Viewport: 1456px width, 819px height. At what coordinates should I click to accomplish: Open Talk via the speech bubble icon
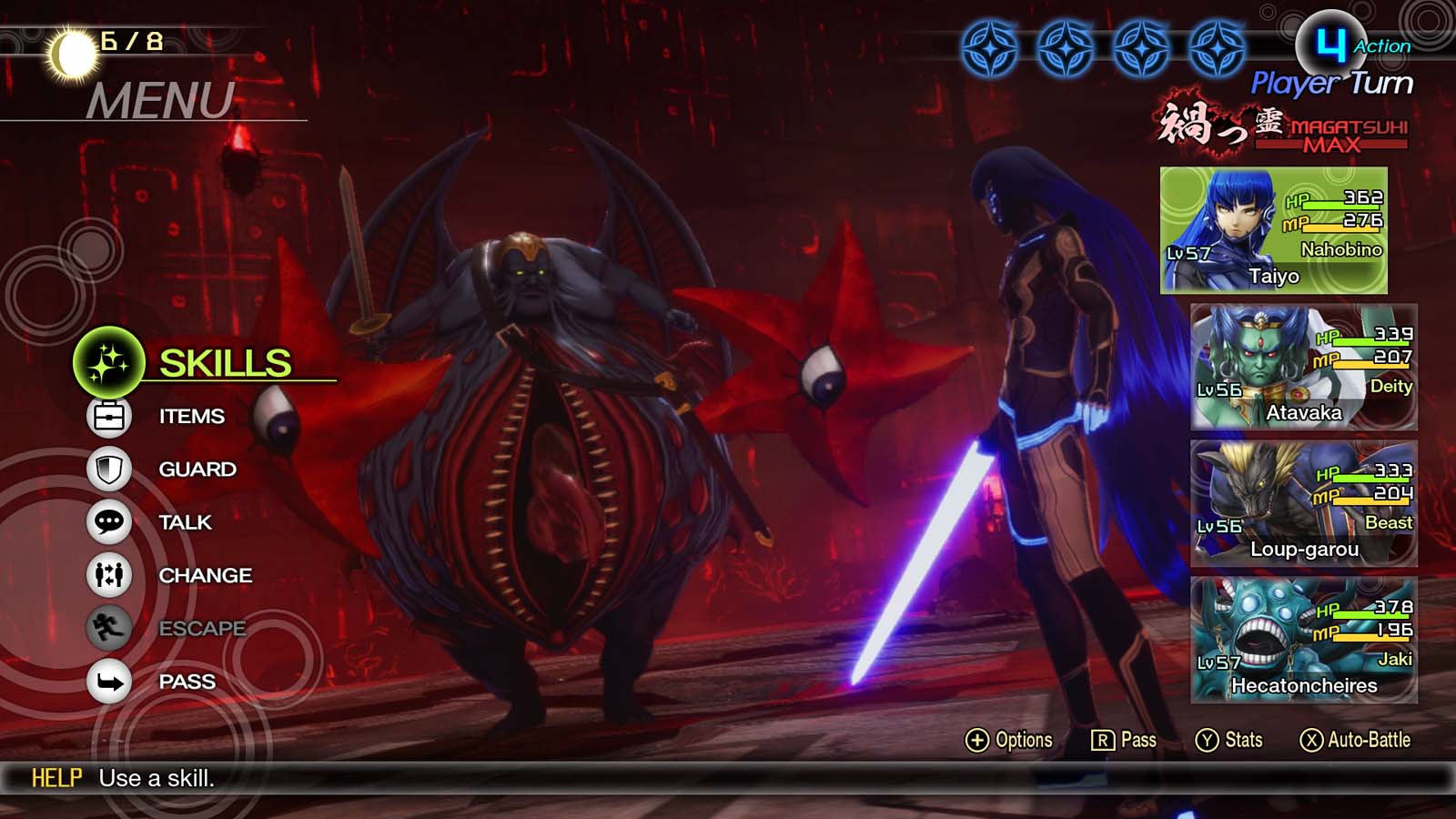click(x=108, y=521)
